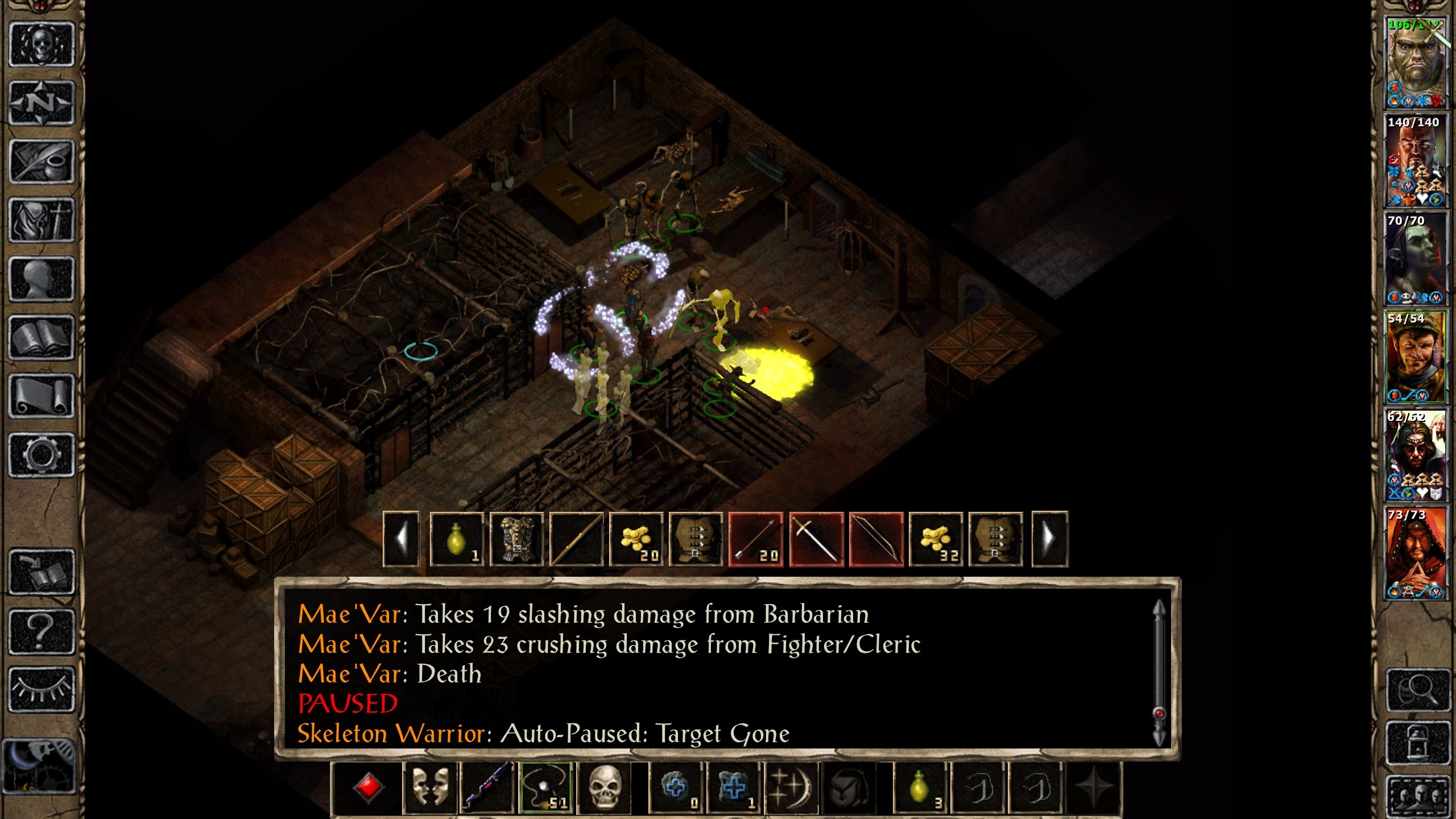Open the area map with the compass button
Viewport: 1456px width, 819px height.
click(42, 103)
